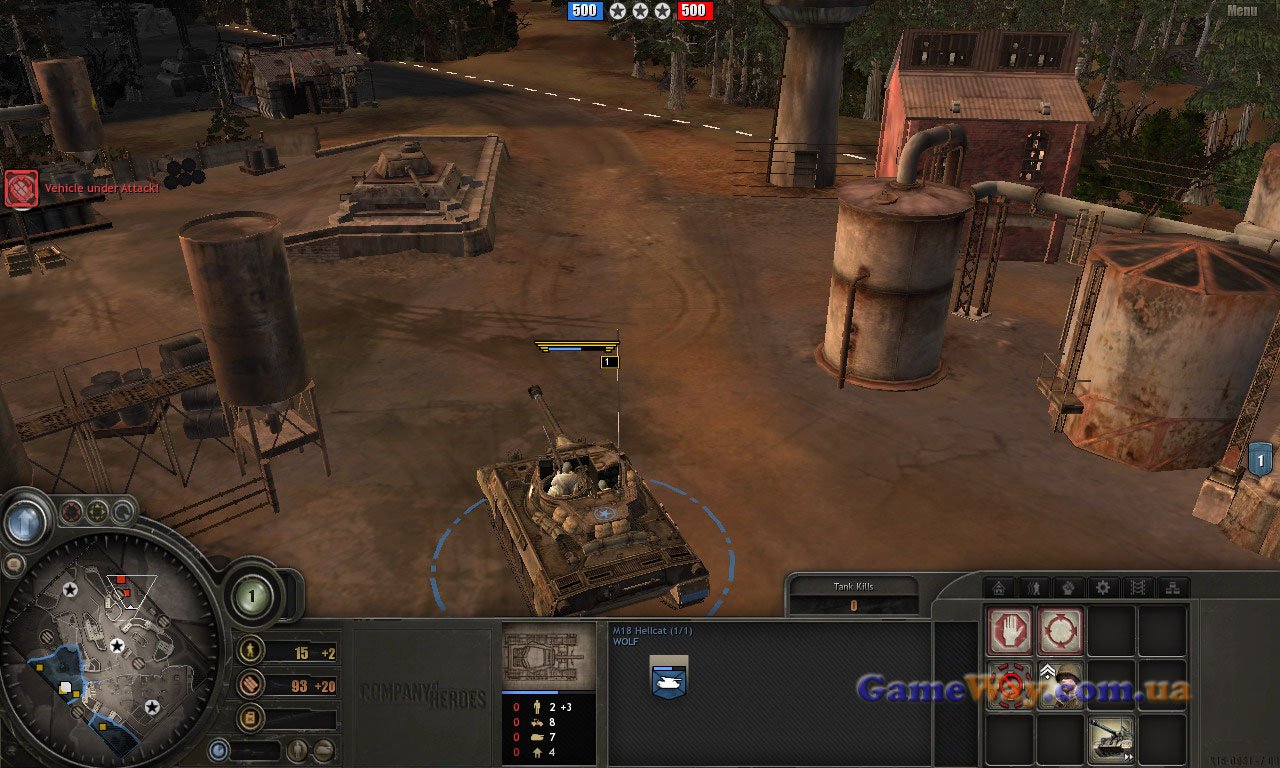Select the M18 Hellcat blue shield icon

click(x=668, y=675)
